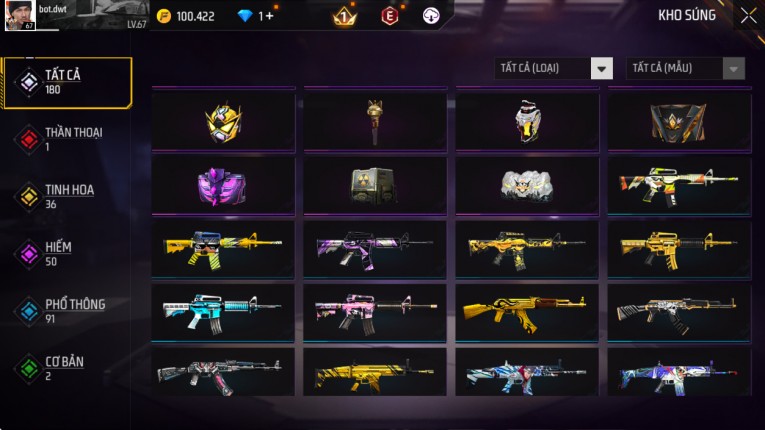Pick the pink M4A1 rifle skin

(375, 312)
